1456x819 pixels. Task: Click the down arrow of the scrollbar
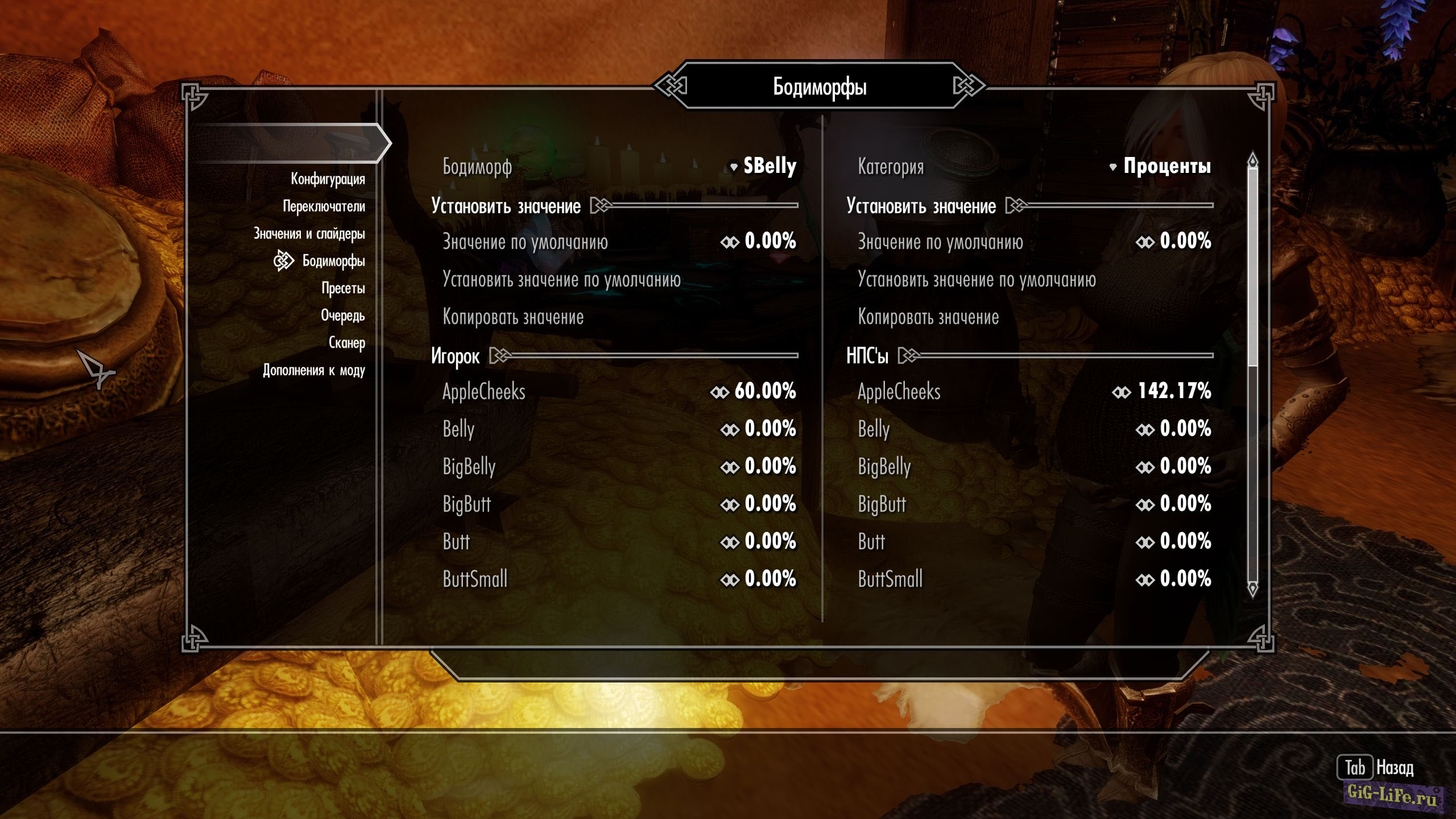pos(1252,588)
